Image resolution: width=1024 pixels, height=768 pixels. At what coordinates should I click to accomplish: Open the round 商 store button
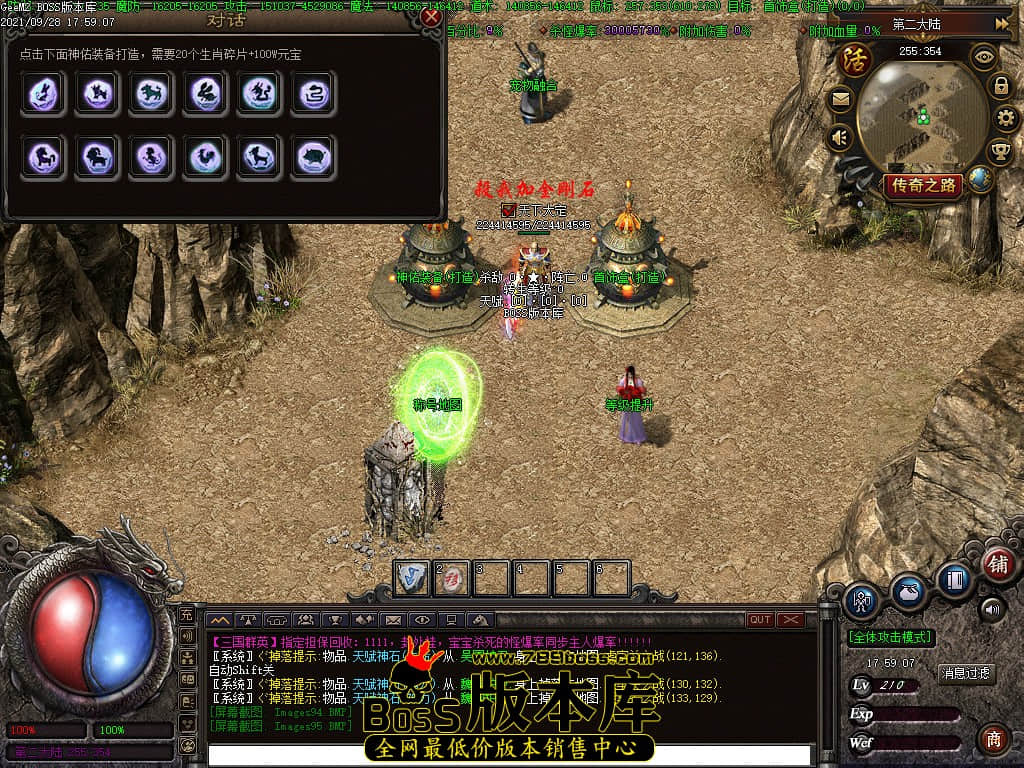pyautogui.click(x=993, y=739)
